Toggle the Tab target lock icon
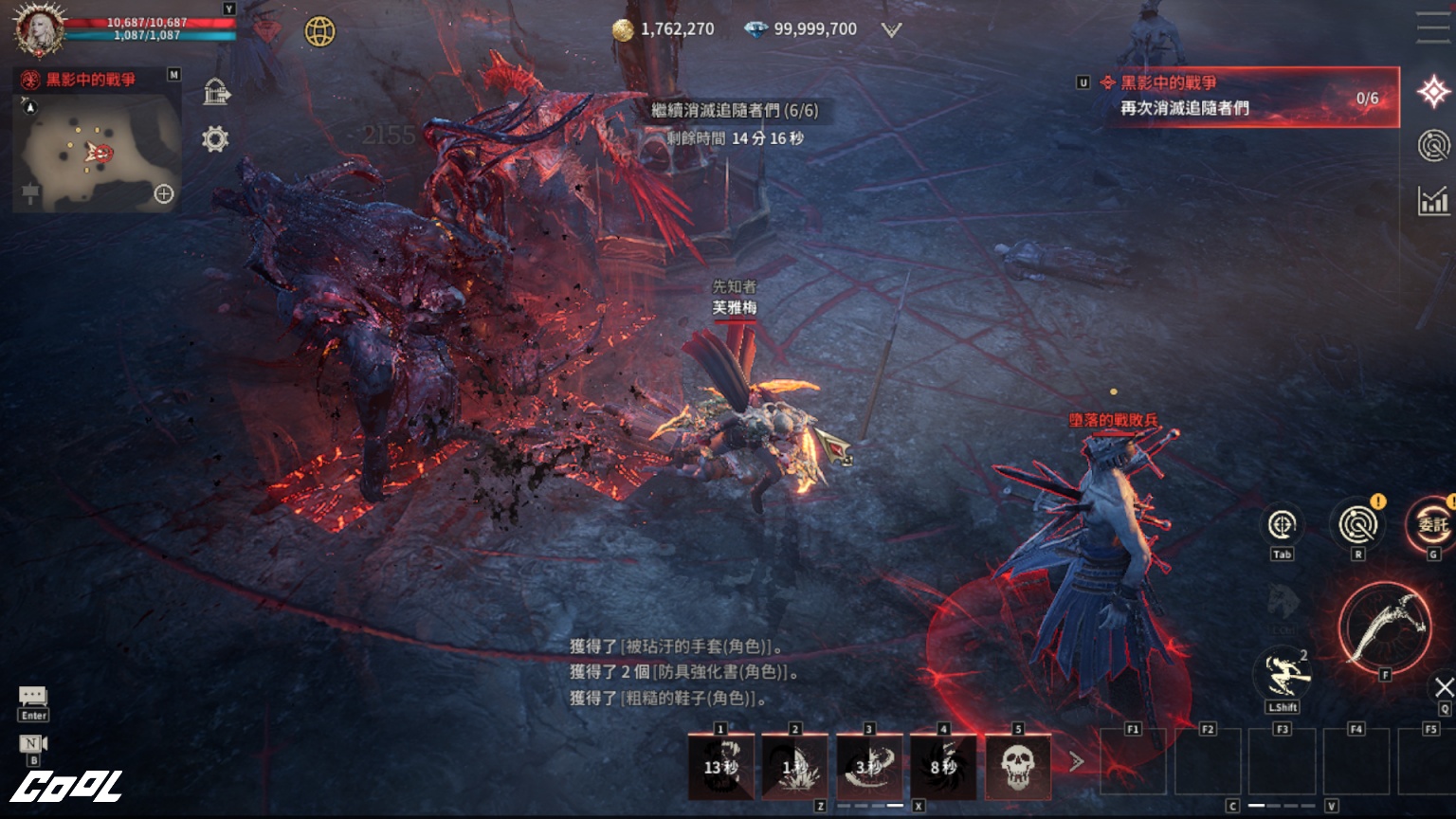Viewport: 1456px width, 819px height. [1282, 525]
